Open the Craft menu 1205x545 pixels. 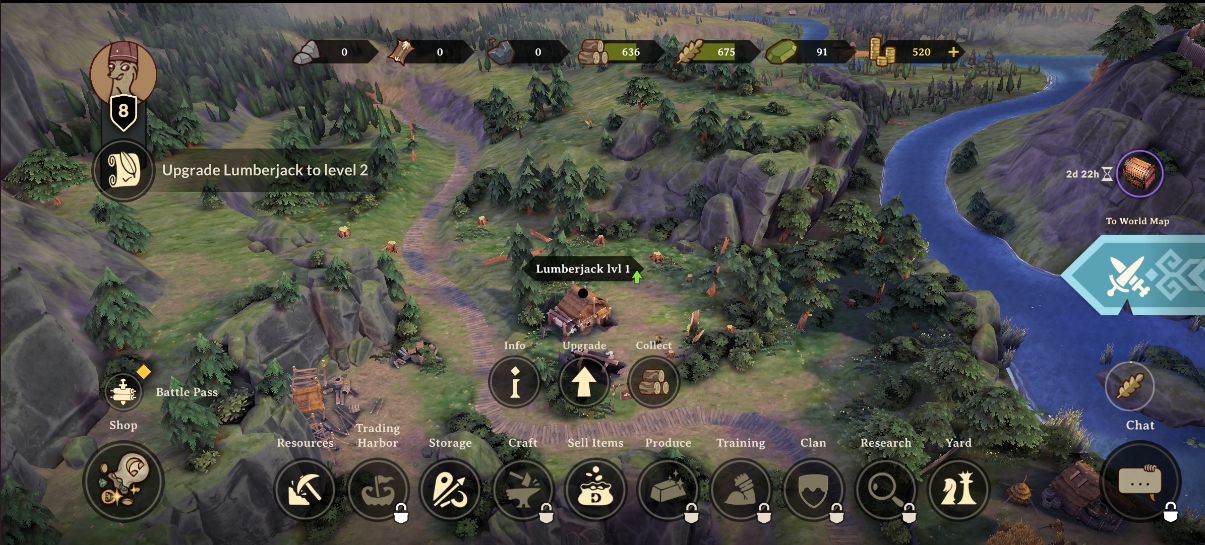point(523,489)
